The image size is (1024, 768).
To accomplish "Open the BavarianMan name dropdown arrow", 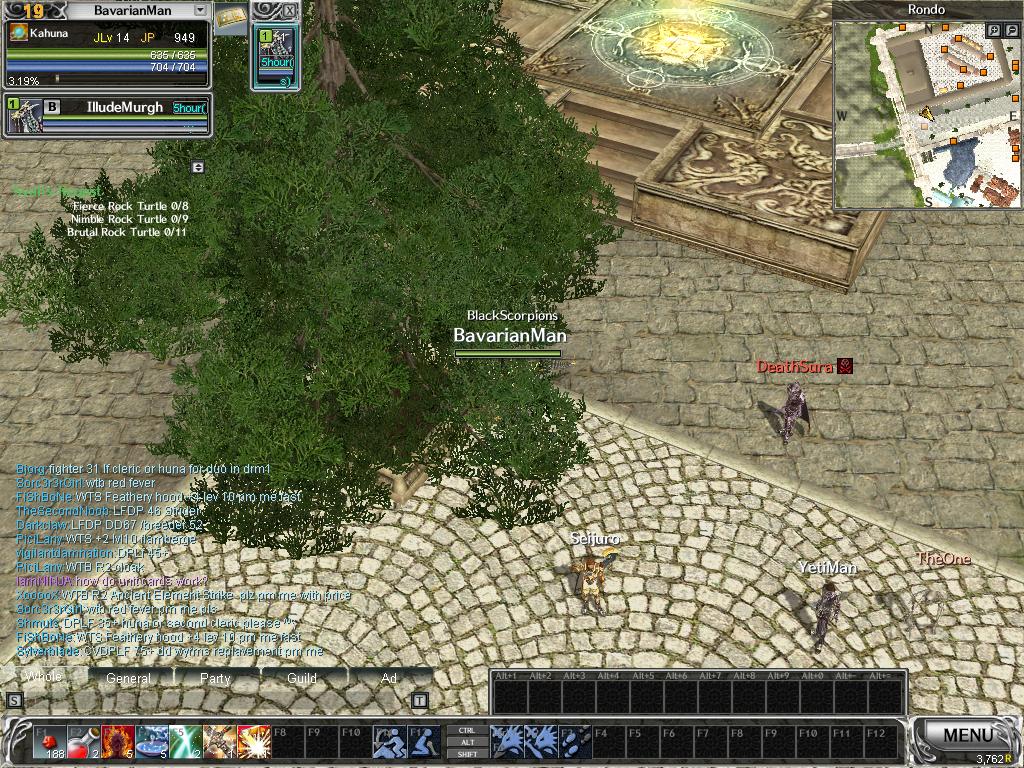I will coord(200,10).
